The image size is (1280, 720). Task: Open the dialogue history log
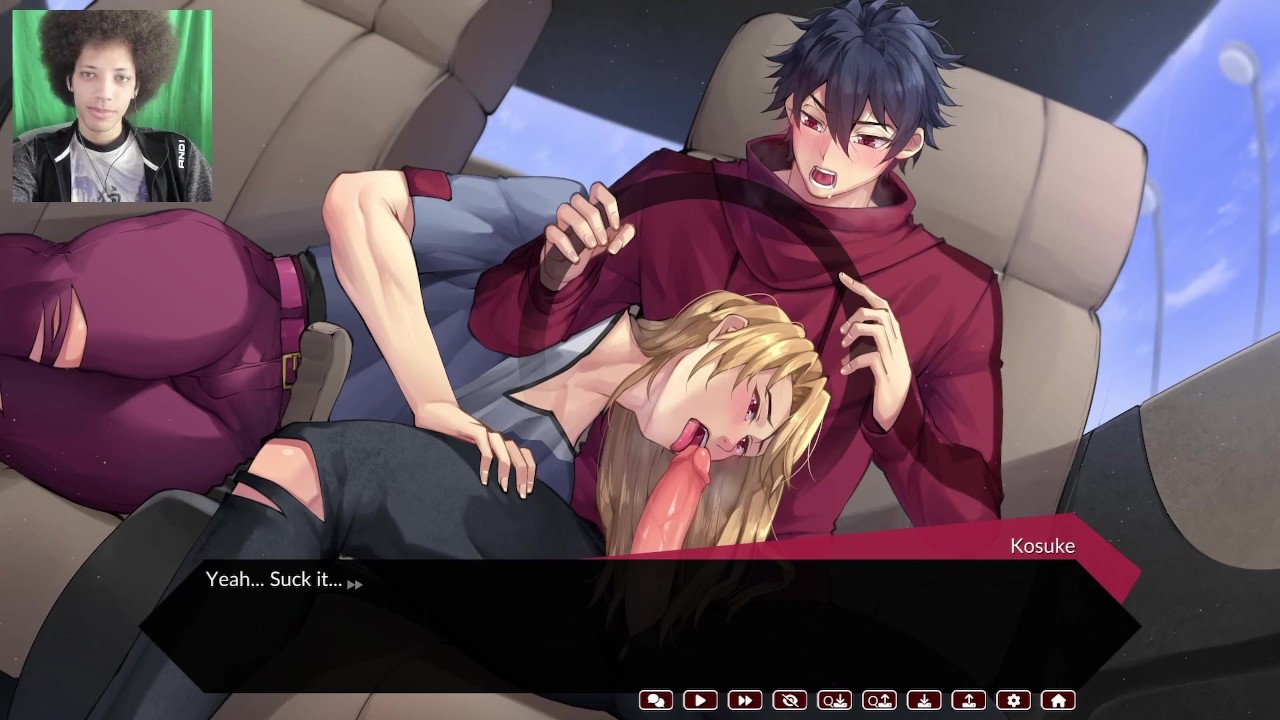click(656, 701)
